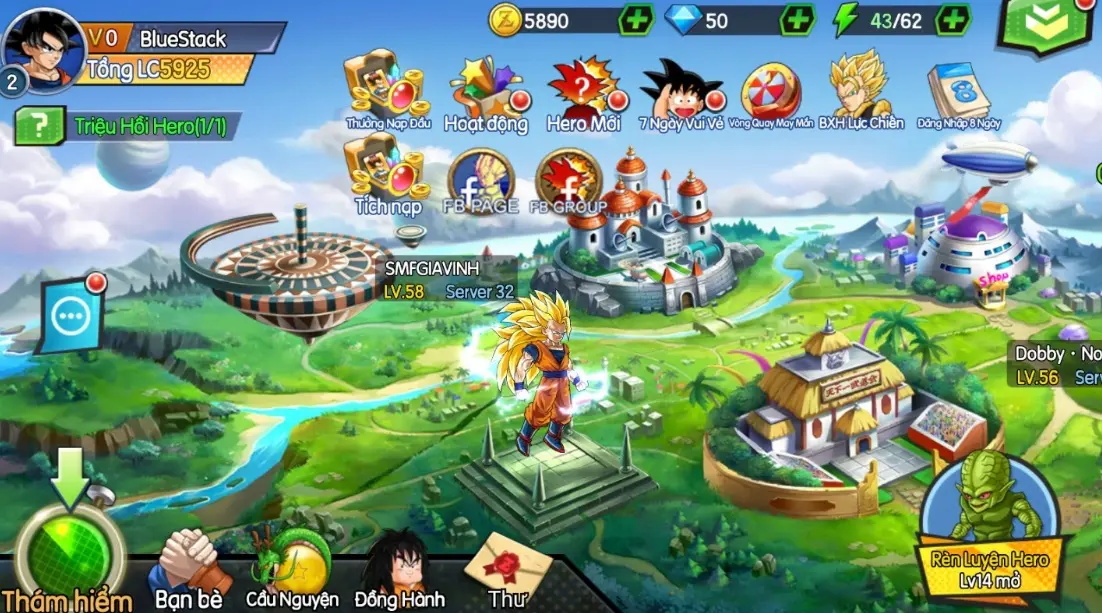The height and width of the screenshot is (613, 1102).
Task: Refill energy with the plus button
Action: tap(953, 20)
